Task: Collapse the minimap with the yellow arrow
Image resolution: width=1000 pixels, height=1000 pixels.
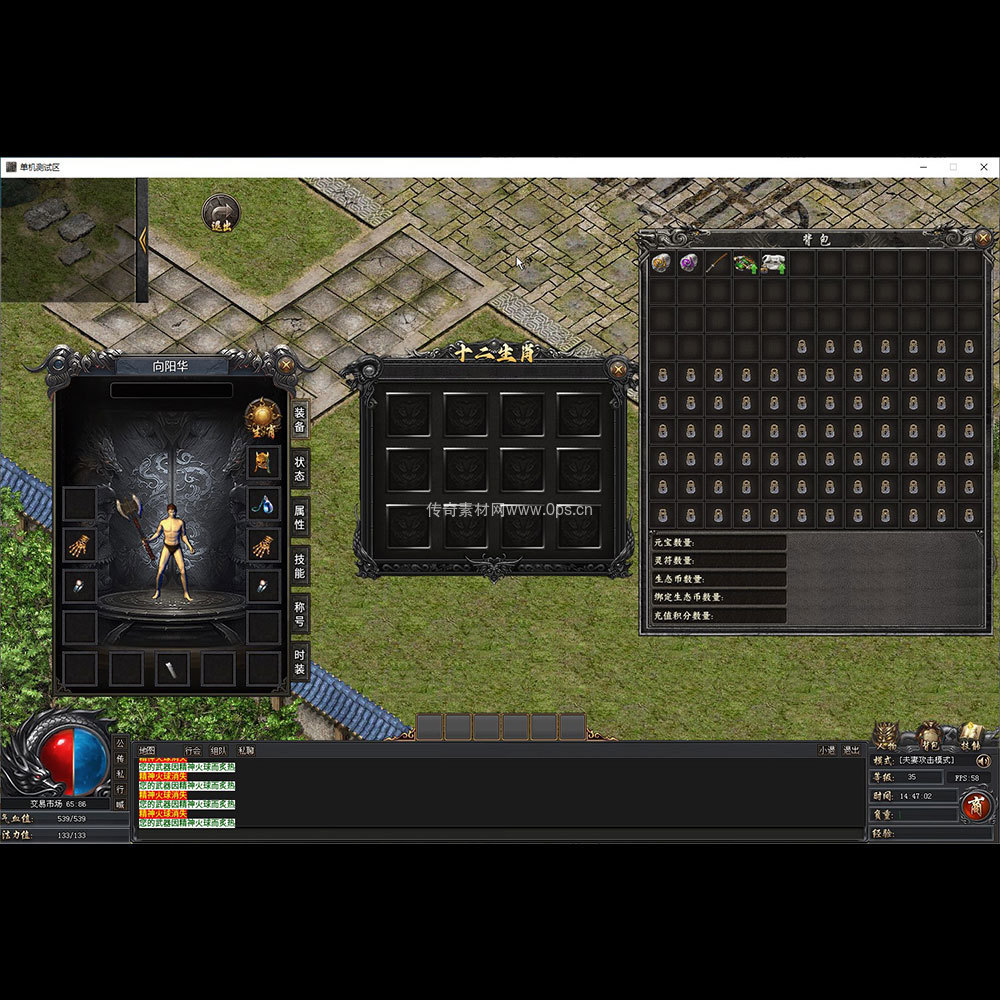Action: (143, 239)
